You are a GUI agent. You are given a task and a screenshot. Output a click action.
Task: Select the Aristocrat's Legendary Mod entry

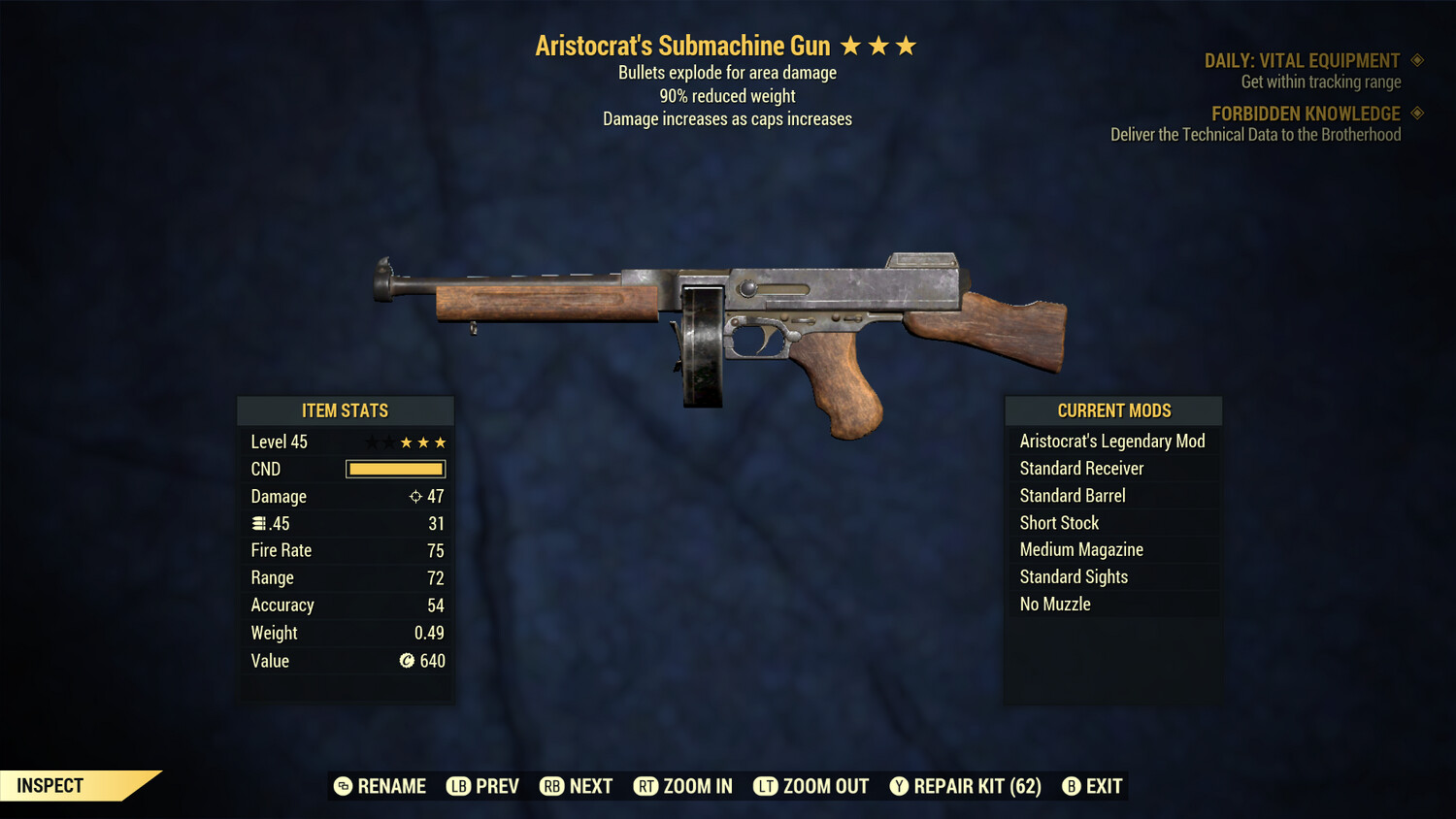(1112, 441)
